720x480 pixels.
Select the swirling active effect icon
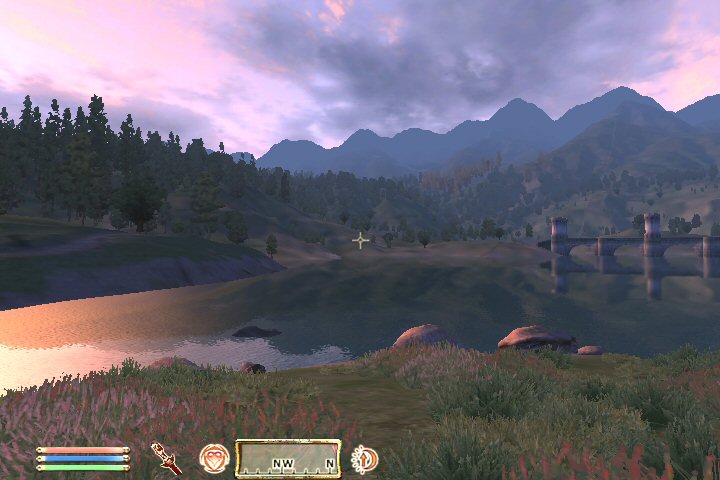point(365,459)
